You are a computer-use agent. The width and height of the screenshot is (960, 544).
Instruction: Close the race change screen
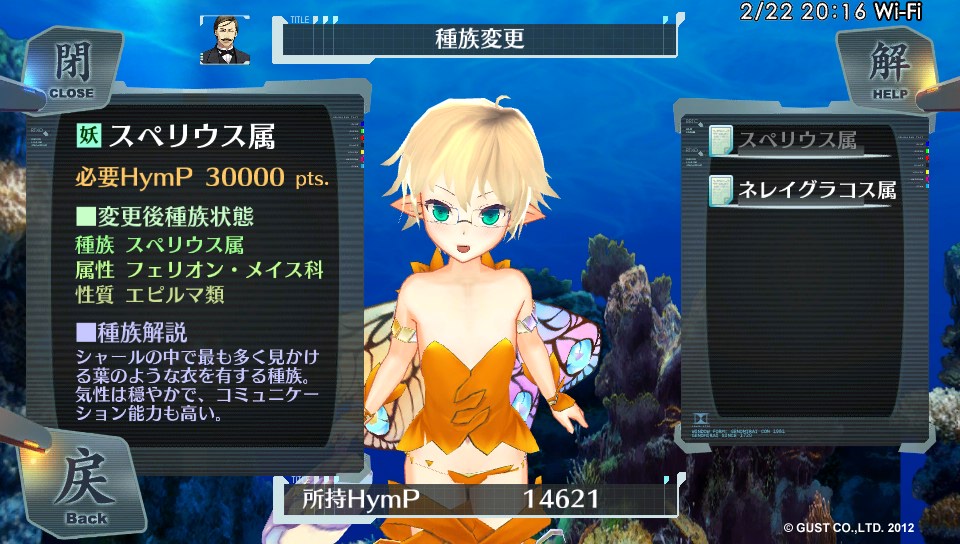click(x=72, y=68)
